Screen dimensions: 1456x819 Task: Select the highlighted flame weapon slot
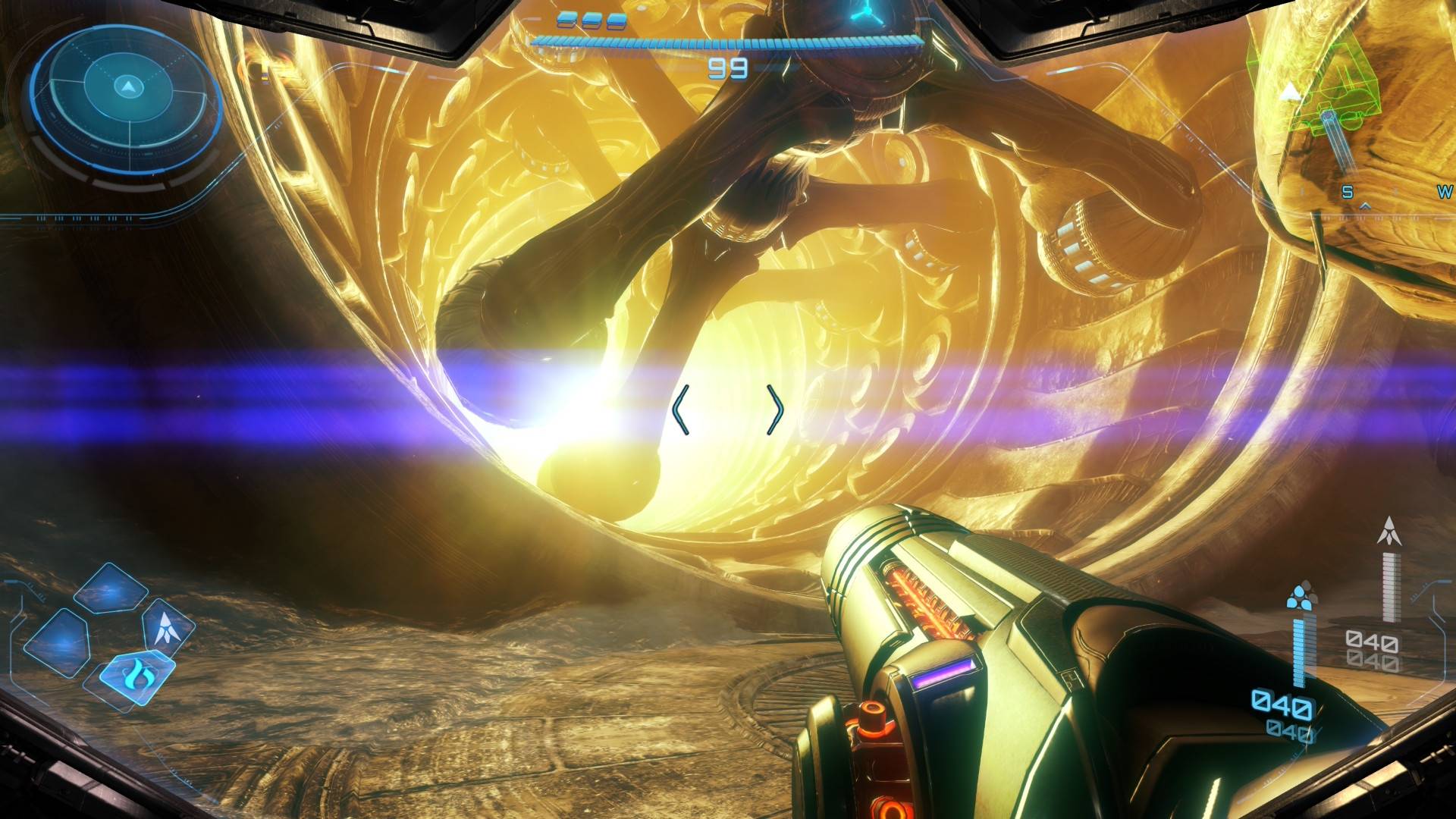pyautogui.click(x=136, y=673)
